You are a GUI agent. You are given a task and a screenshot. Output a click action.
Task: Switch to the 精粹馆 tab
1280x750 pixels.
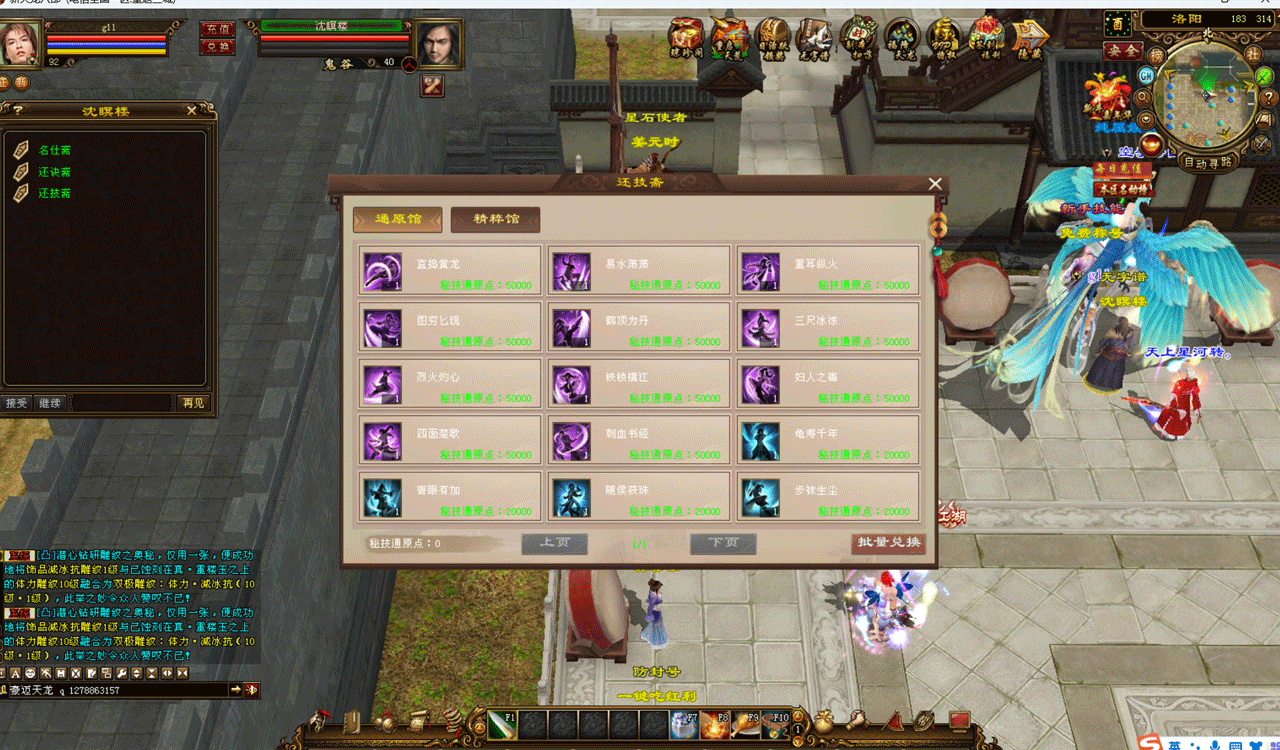tap(495, 220)
